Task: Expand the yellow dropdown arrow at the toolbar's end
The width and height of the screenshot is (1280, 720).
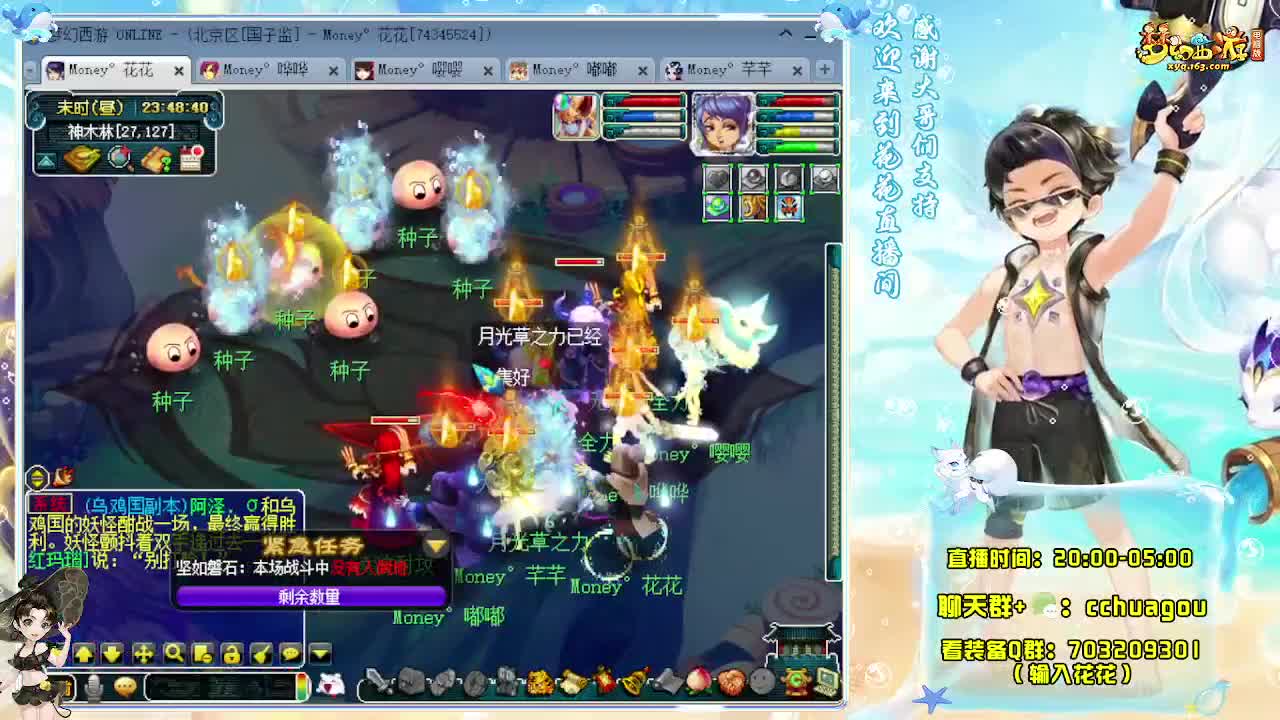Action: 318,653
